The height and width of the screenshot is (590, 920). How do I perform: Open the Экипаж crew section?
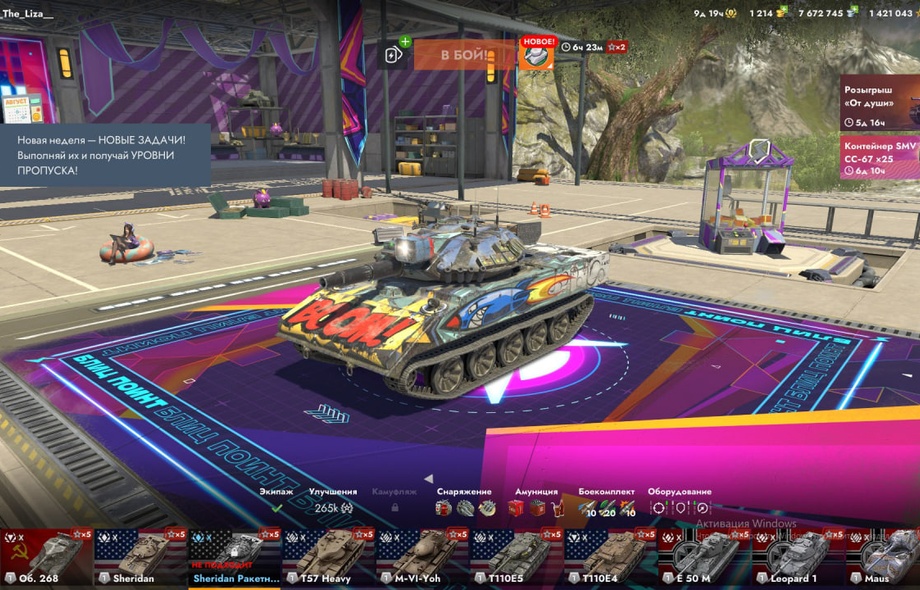(x=277, y=501)
